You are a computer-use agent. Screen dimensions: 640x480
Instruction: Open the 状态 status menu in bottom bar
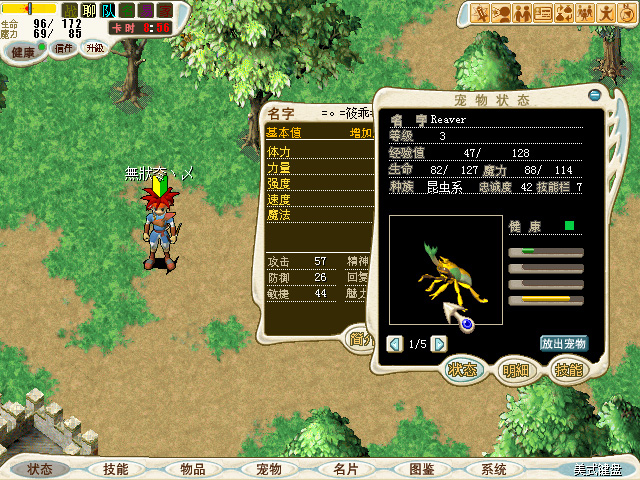40,469
